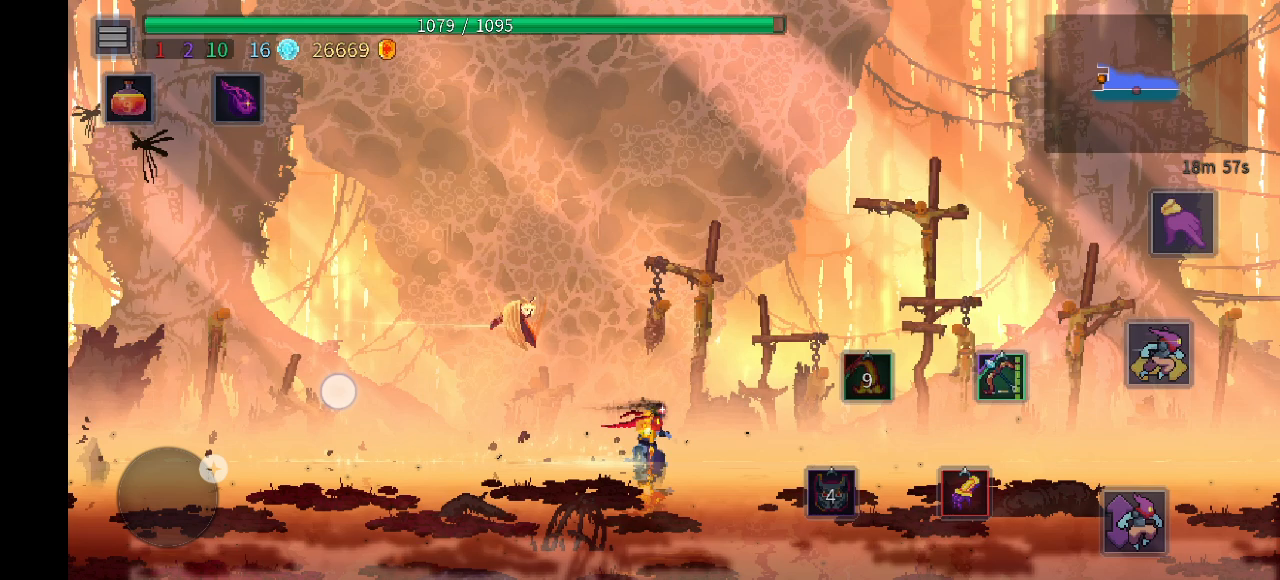Use the skill showing number 9
Screen dimensions: 1280x580
point(867,377)
